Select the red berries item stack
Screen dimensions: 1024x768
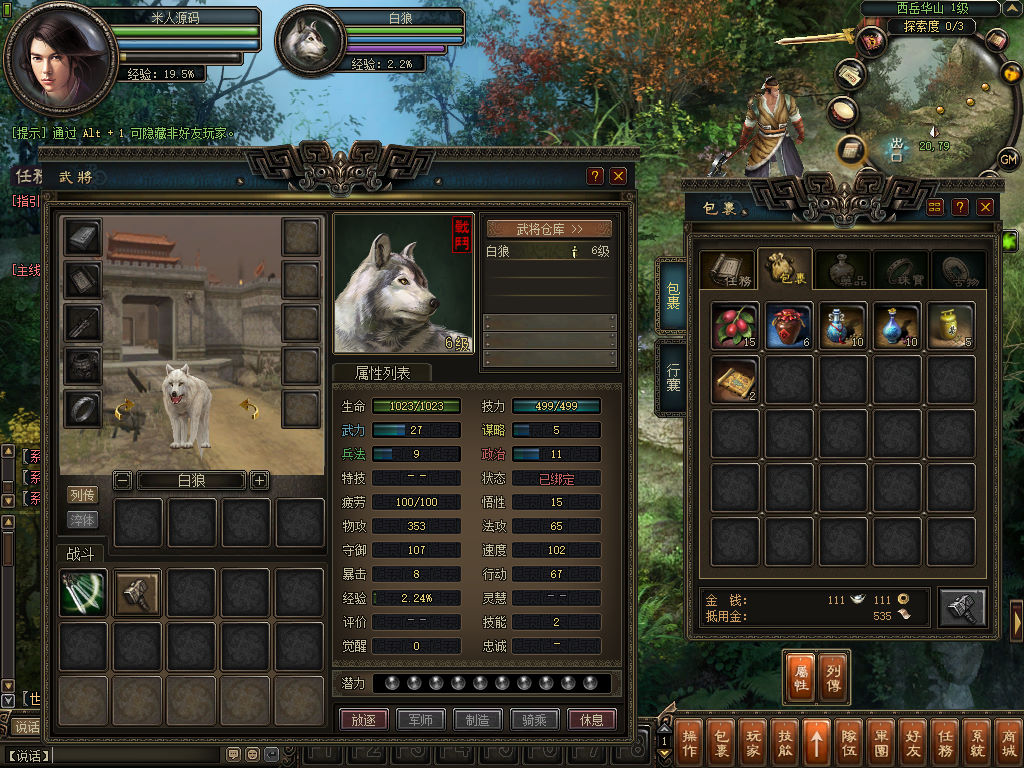tap(736, 326)
